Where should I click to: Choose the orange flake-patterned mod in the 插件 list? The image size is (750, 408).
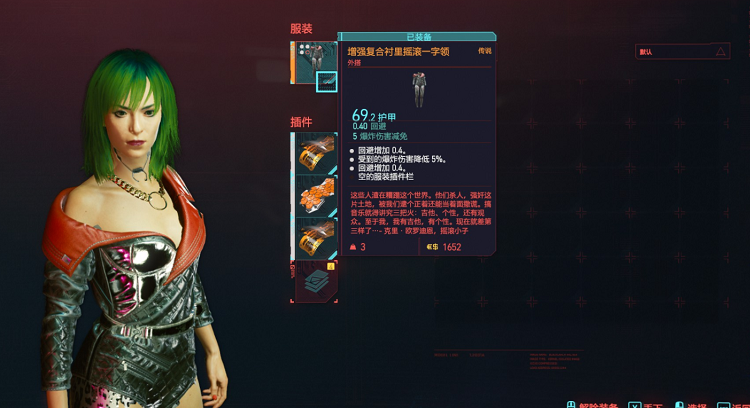[x=315, y=198]
